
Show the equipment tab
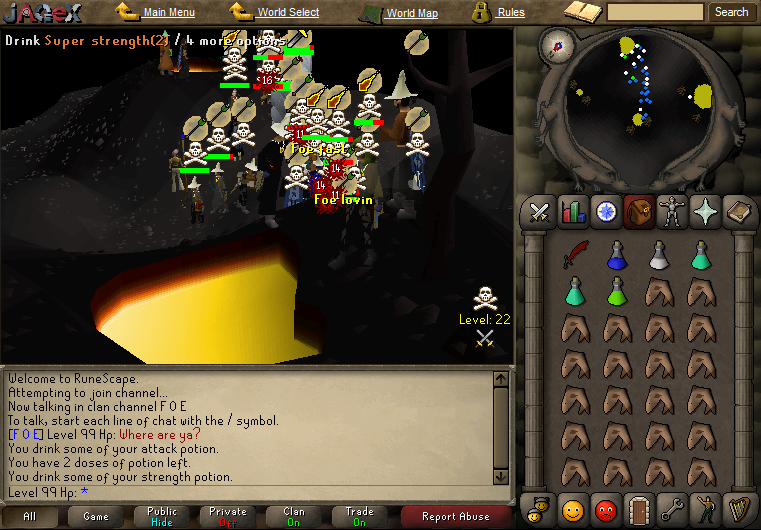click(x=671, y=211)
